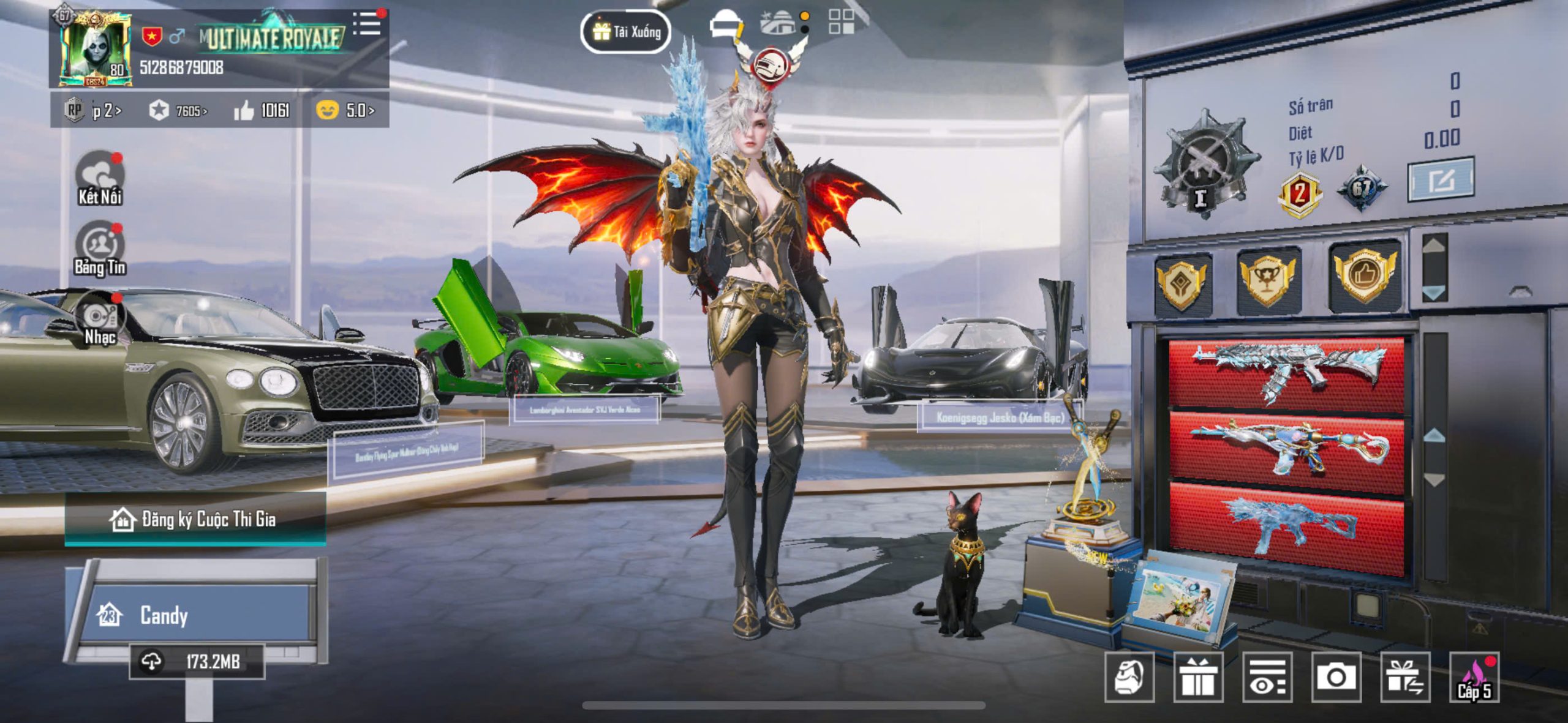The image size is (1568, 723).
Task: Open the four-square grid icon at top
Action: (841, 21)
